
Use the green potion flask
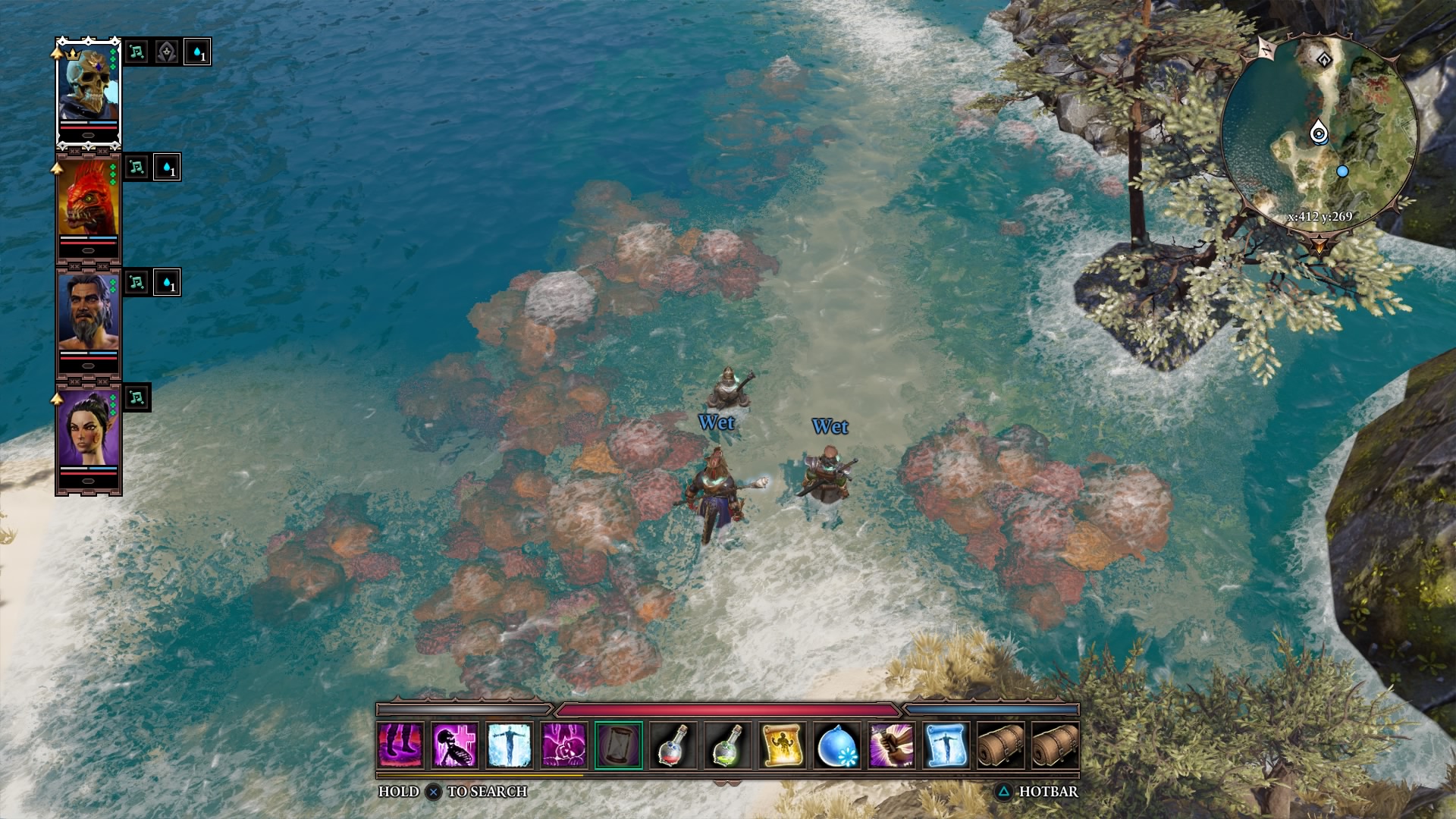[728, 745]
